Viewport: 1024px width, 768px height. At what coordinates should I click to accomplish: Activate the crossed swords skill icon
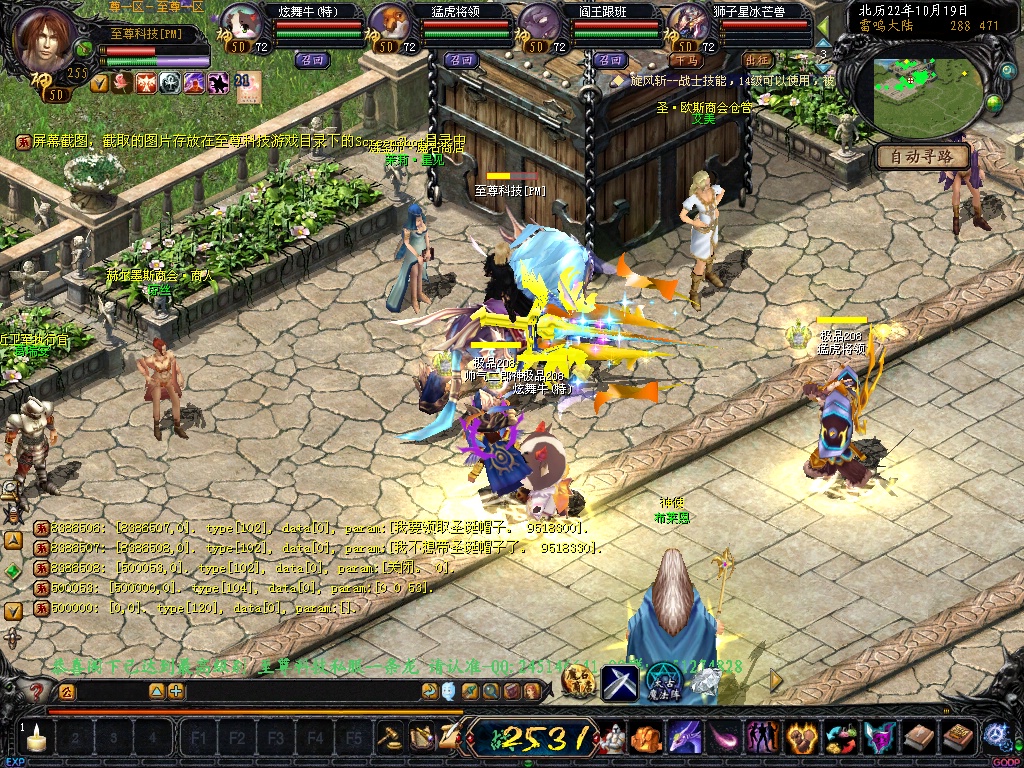620,682
